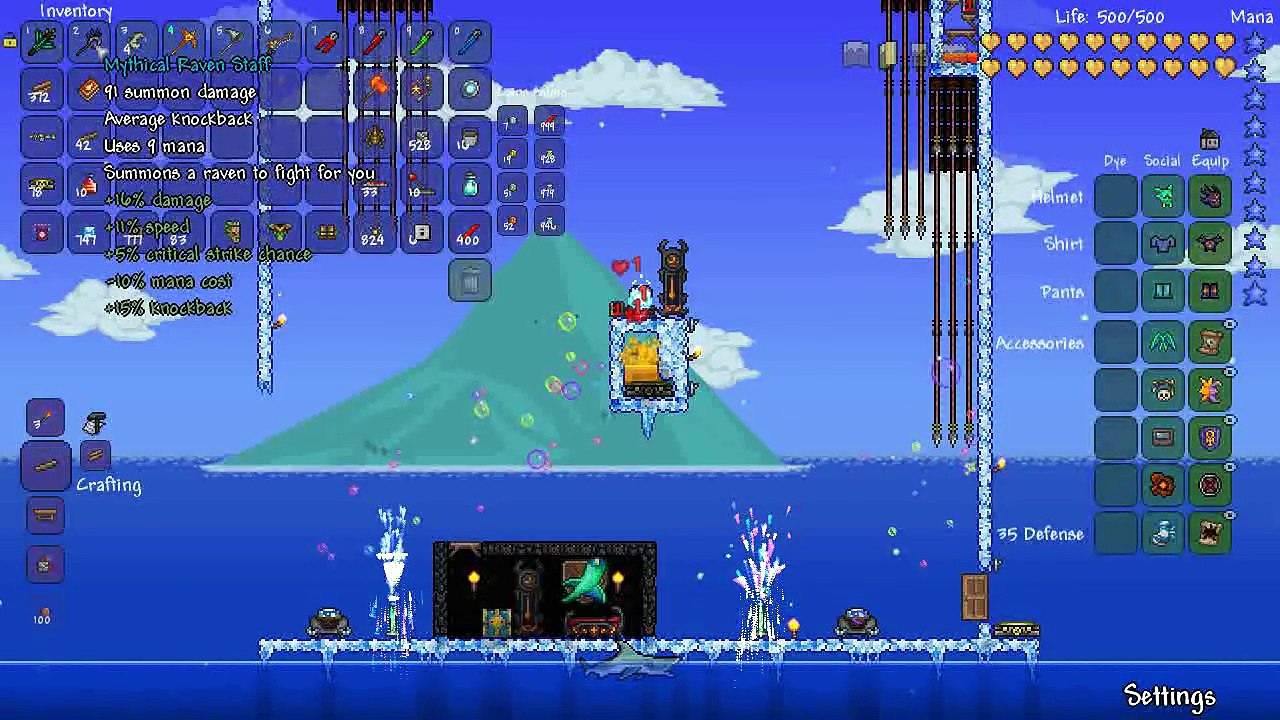
Task: Pick the glass bottle potion slot
Action: [470, 185]
